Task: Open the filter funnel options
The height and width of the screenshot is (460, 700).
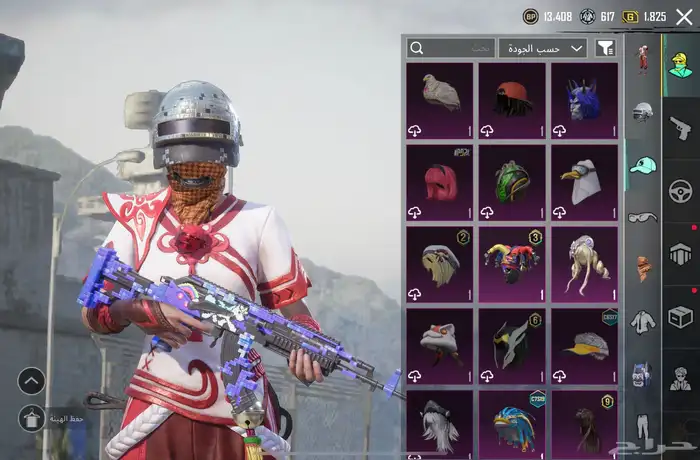Action: 605,48
